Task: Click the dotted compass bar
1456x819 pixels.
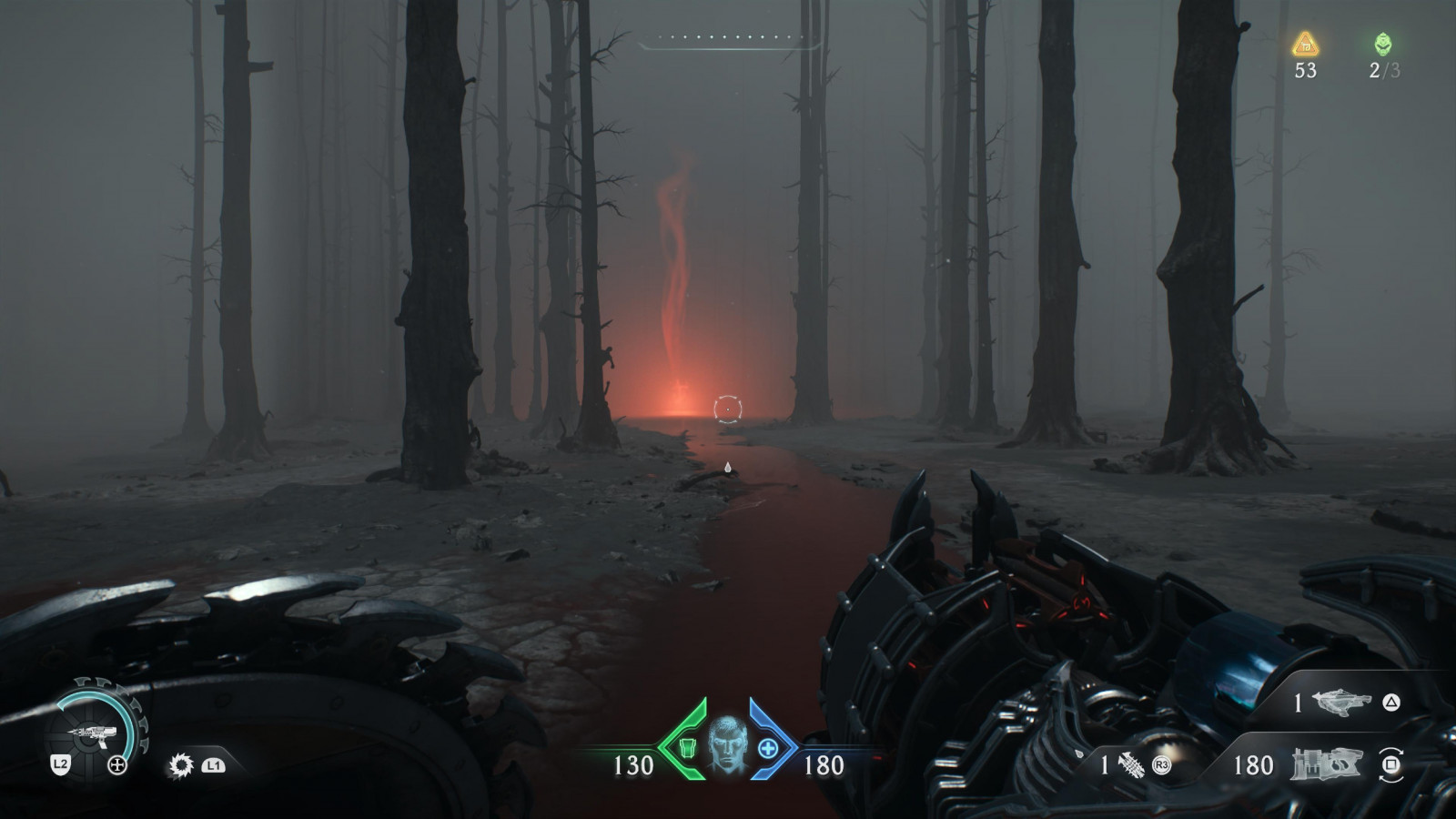Action: point(730,38)
